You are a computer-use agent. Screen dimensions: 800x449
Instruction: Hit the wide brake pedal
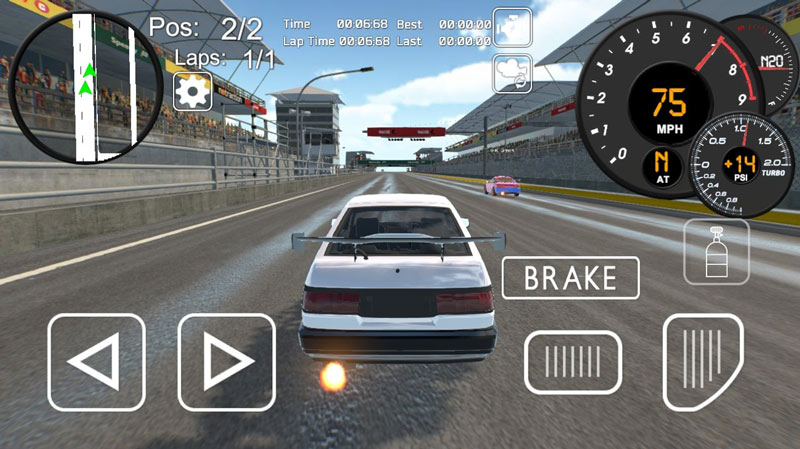click(573, 362)
